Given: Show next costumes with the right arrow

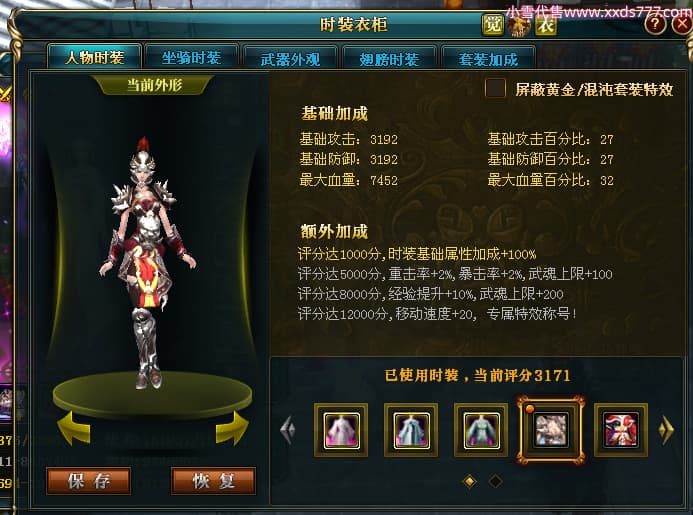Looking at the screenshot, I should pyautogui.click(x=667, y=430).
